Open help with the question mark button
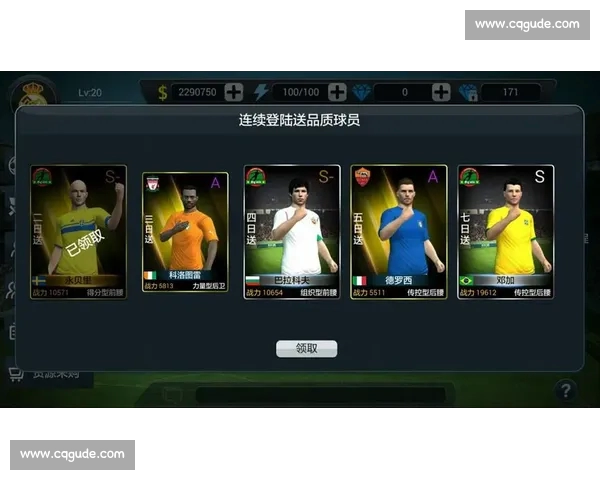Screen dimensions: 600x480 tap(565, 390)
